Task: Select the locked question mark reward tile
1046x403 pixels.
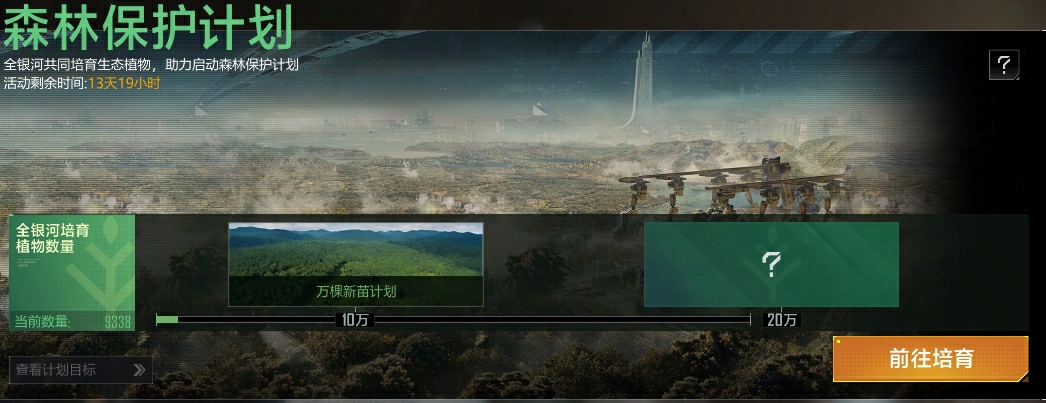Action: pos(771,264)
